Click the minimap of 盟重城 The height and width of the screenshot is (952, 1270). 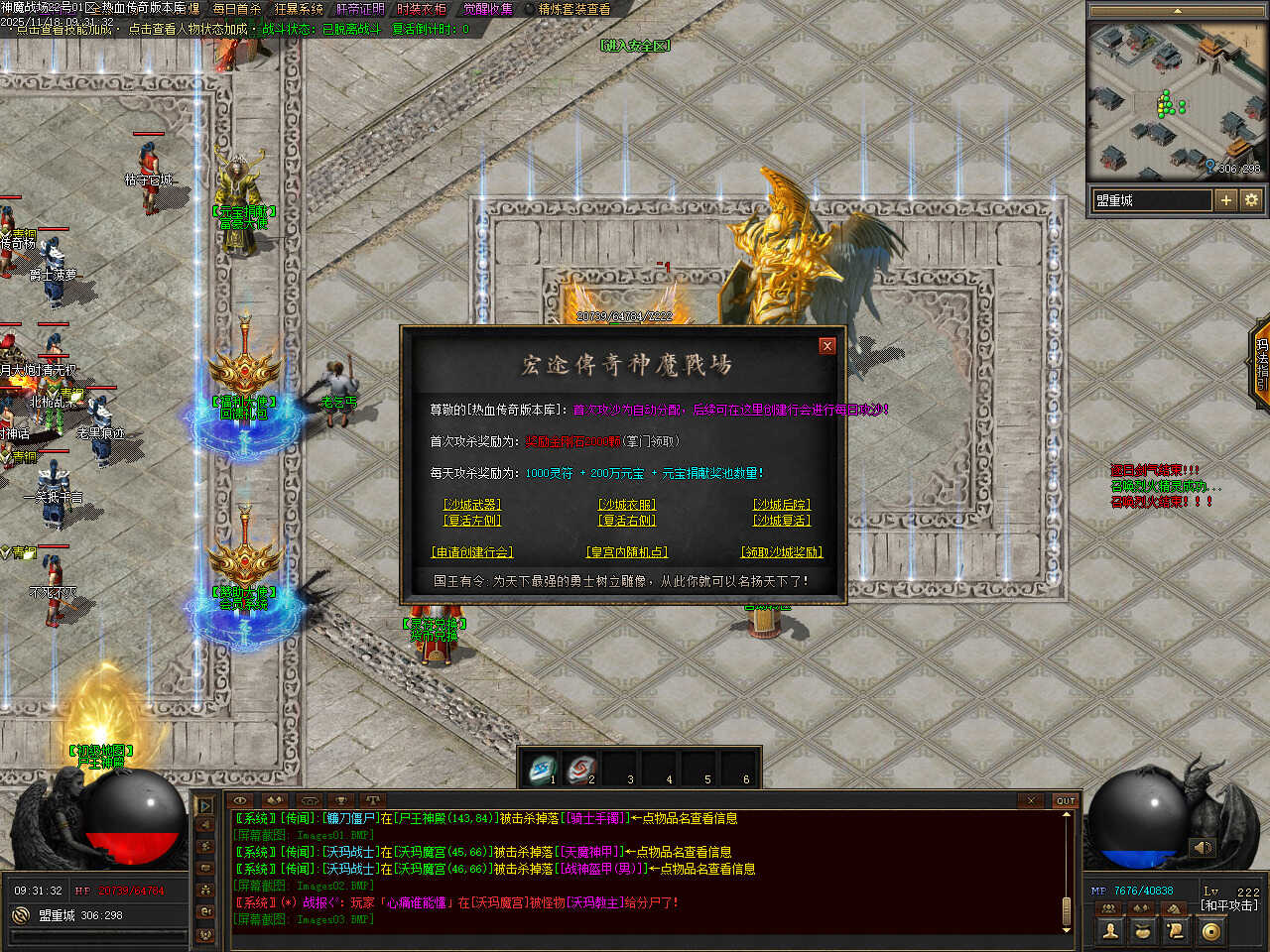click(x=1175, y=99)
